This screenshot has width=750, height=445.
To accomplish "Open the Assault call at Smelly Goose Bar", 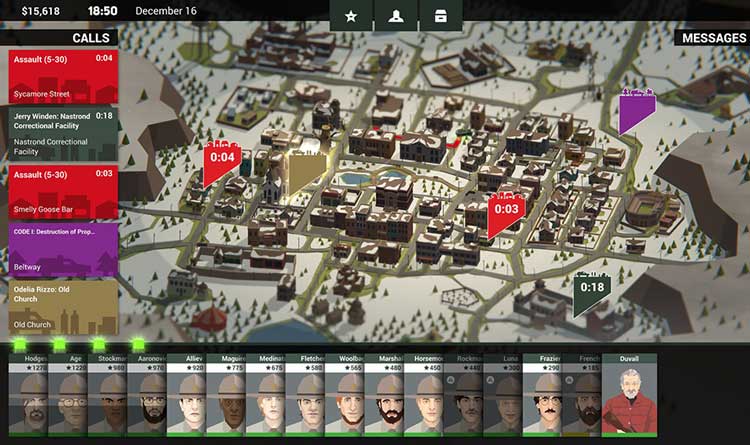I will click(62, 190).
